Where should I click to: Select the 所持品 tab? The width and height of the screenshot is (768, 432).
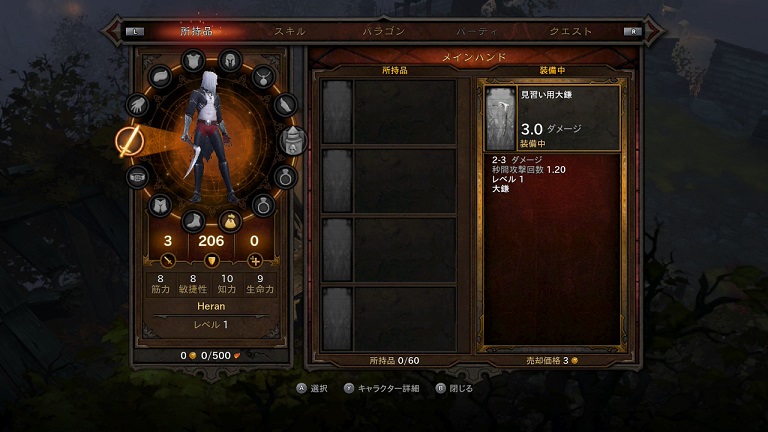[198, 31]
